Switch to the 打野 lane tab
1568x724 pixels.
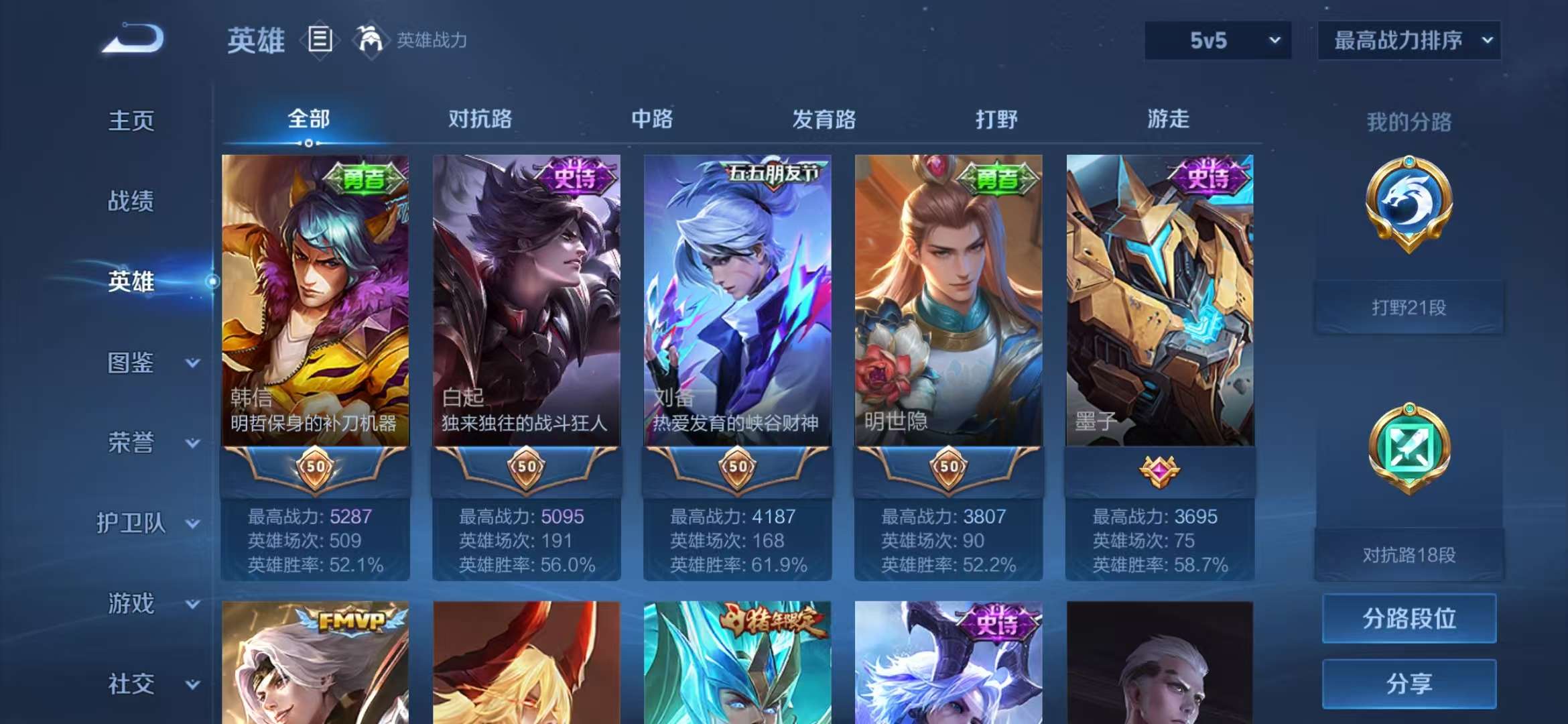pyautogui.click(x=995, y=119)
